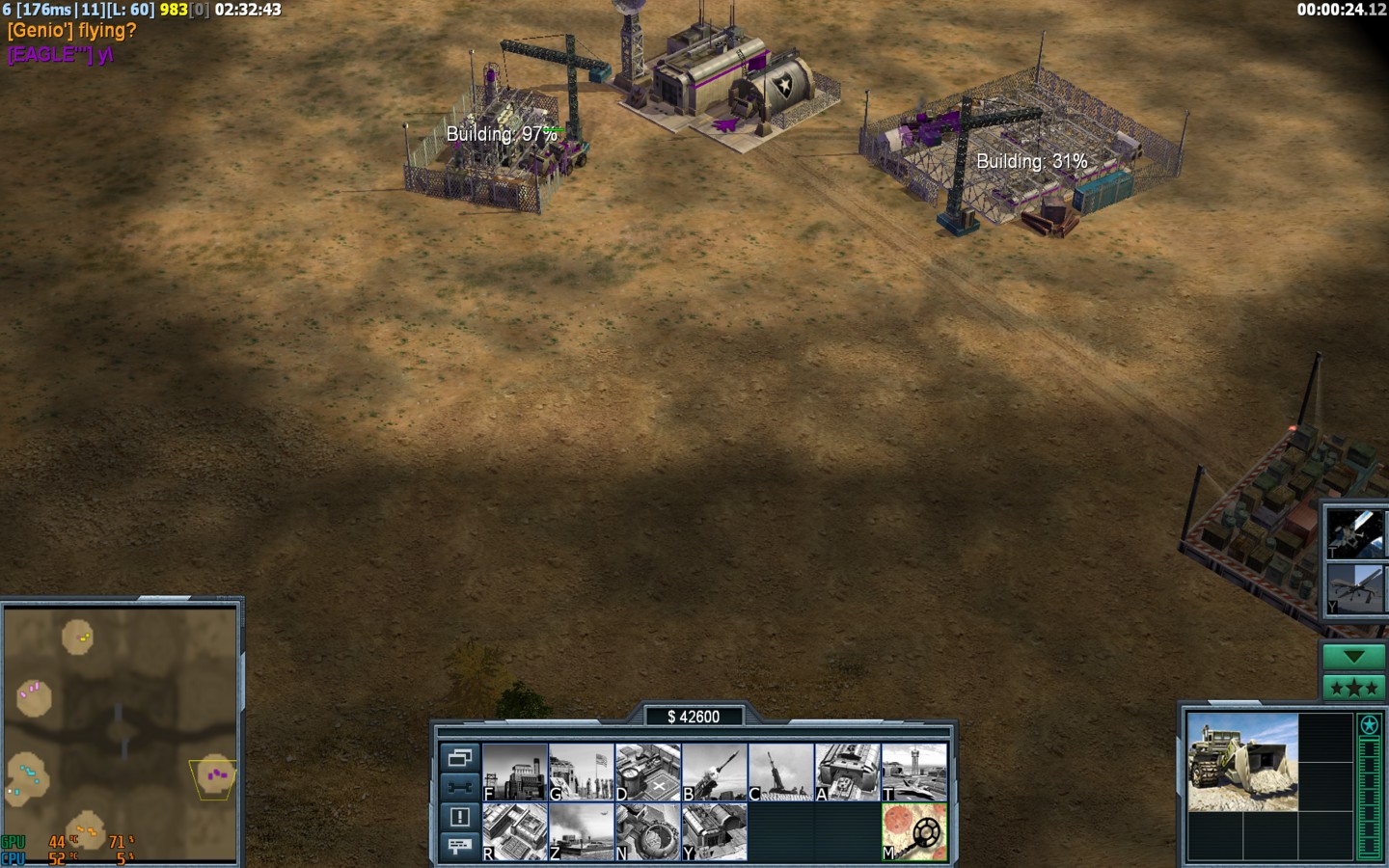Select the war factory build icon (A)
1389x868 pixels.
848,773
